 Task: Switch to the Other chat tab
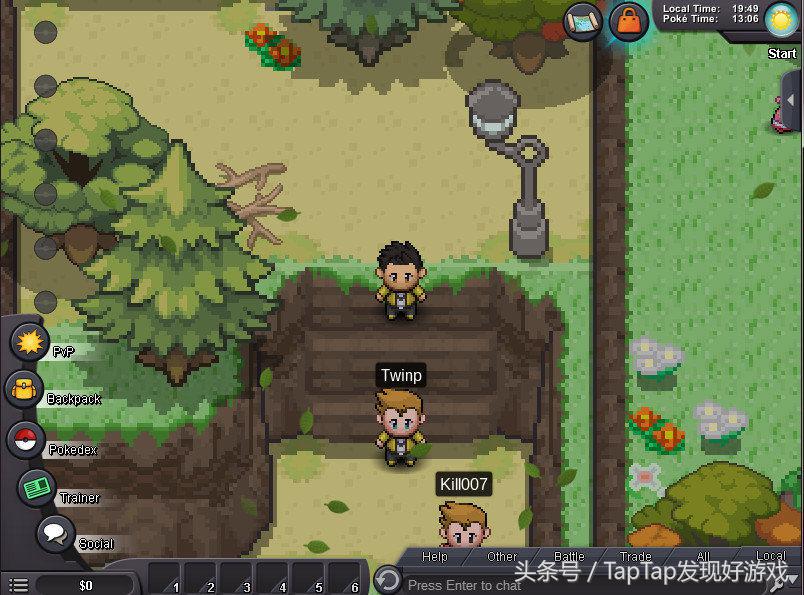502,557
